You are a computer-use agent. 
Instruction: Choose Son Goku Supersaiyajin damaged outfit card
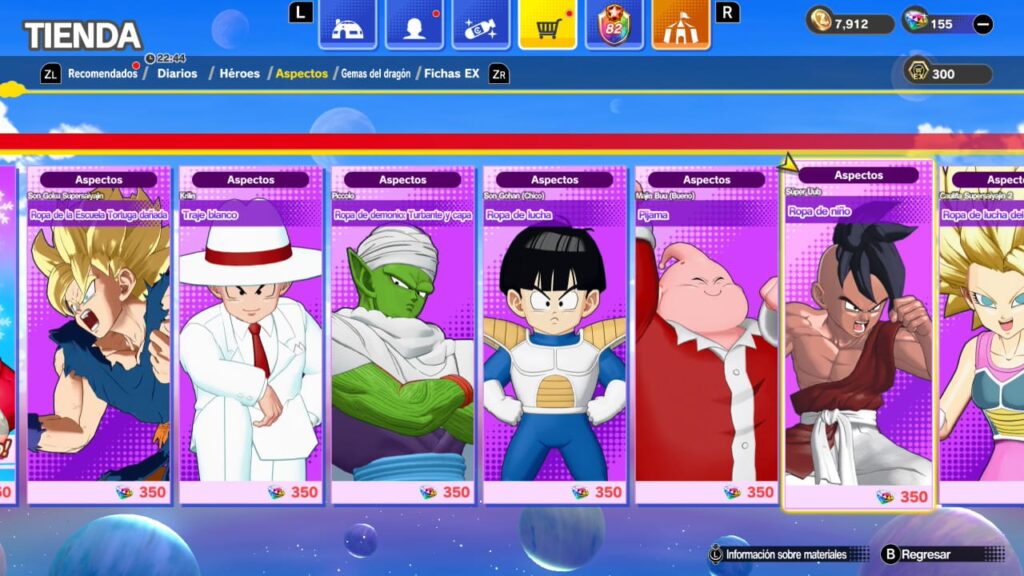tap(99, 335)
